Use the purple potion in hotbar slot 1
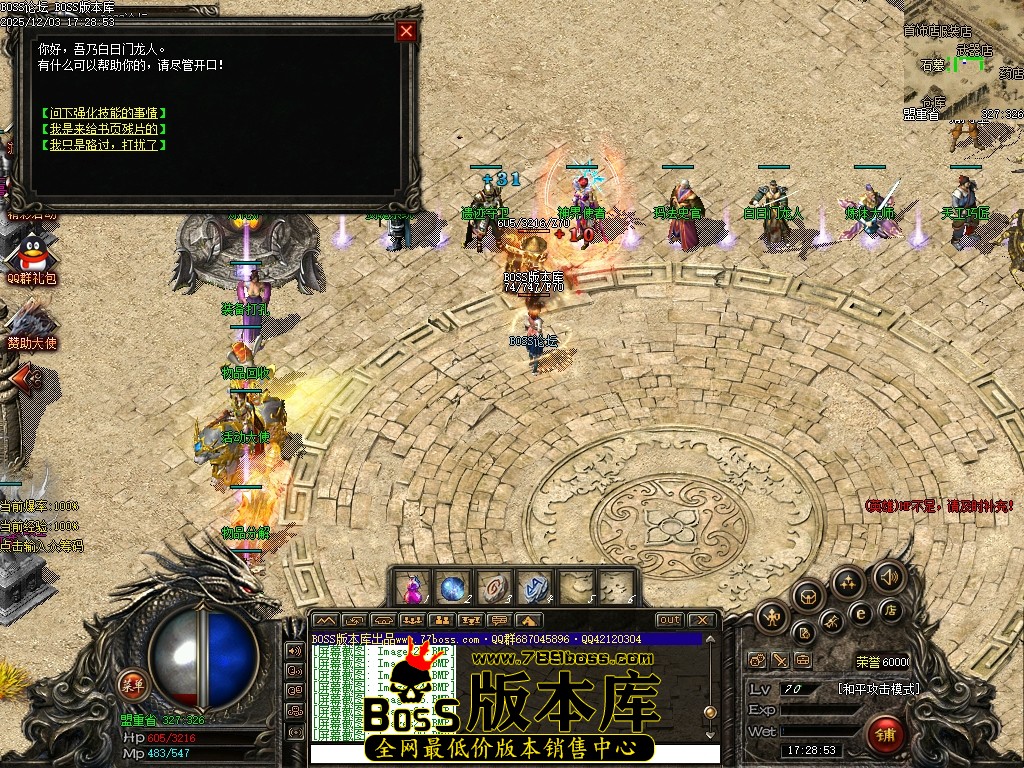Screen dimensions: 1024x768 [x=412, y=587]
